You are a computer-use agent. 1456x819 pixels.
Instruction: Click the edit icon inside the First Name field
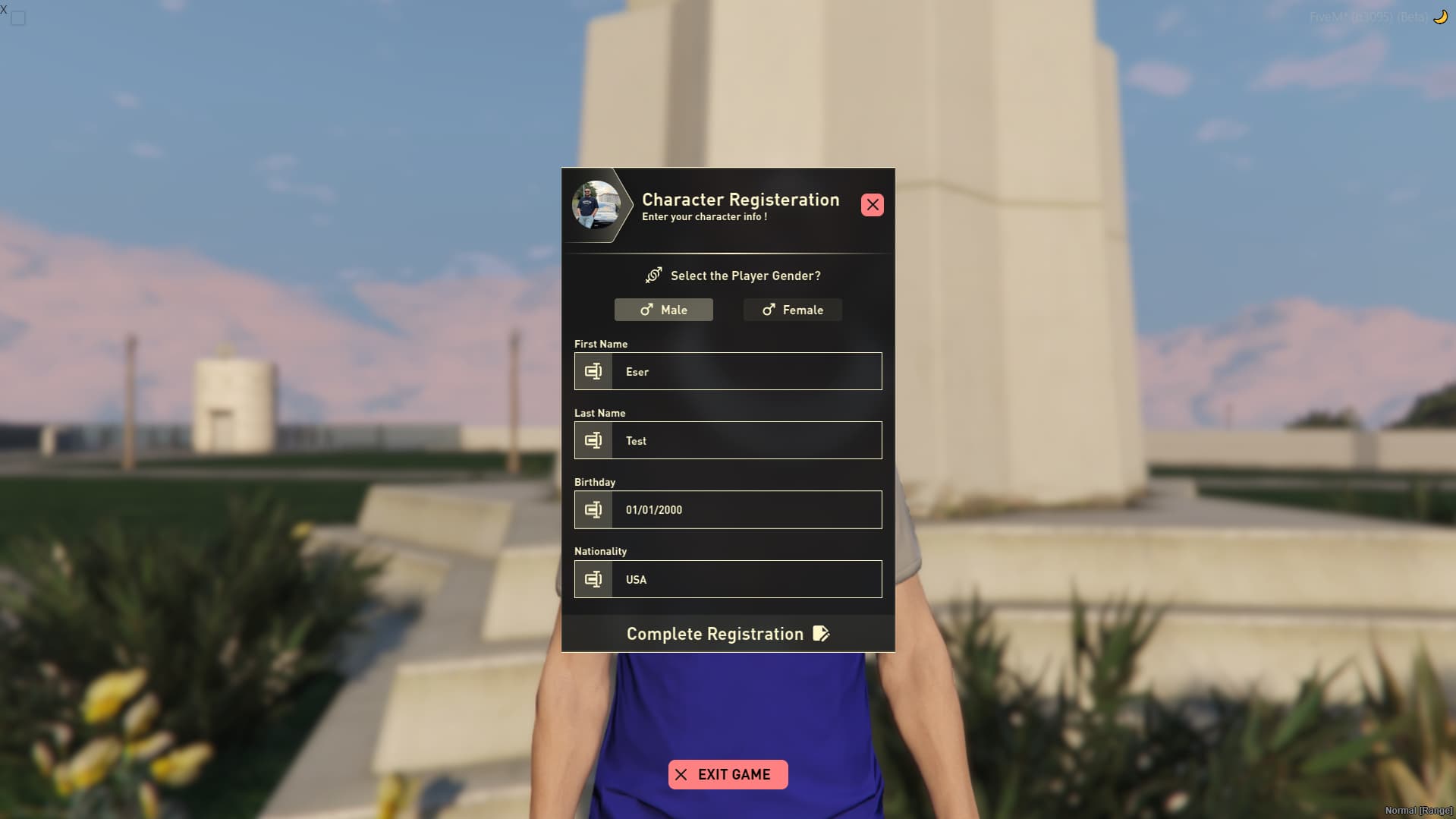(593, 371)
